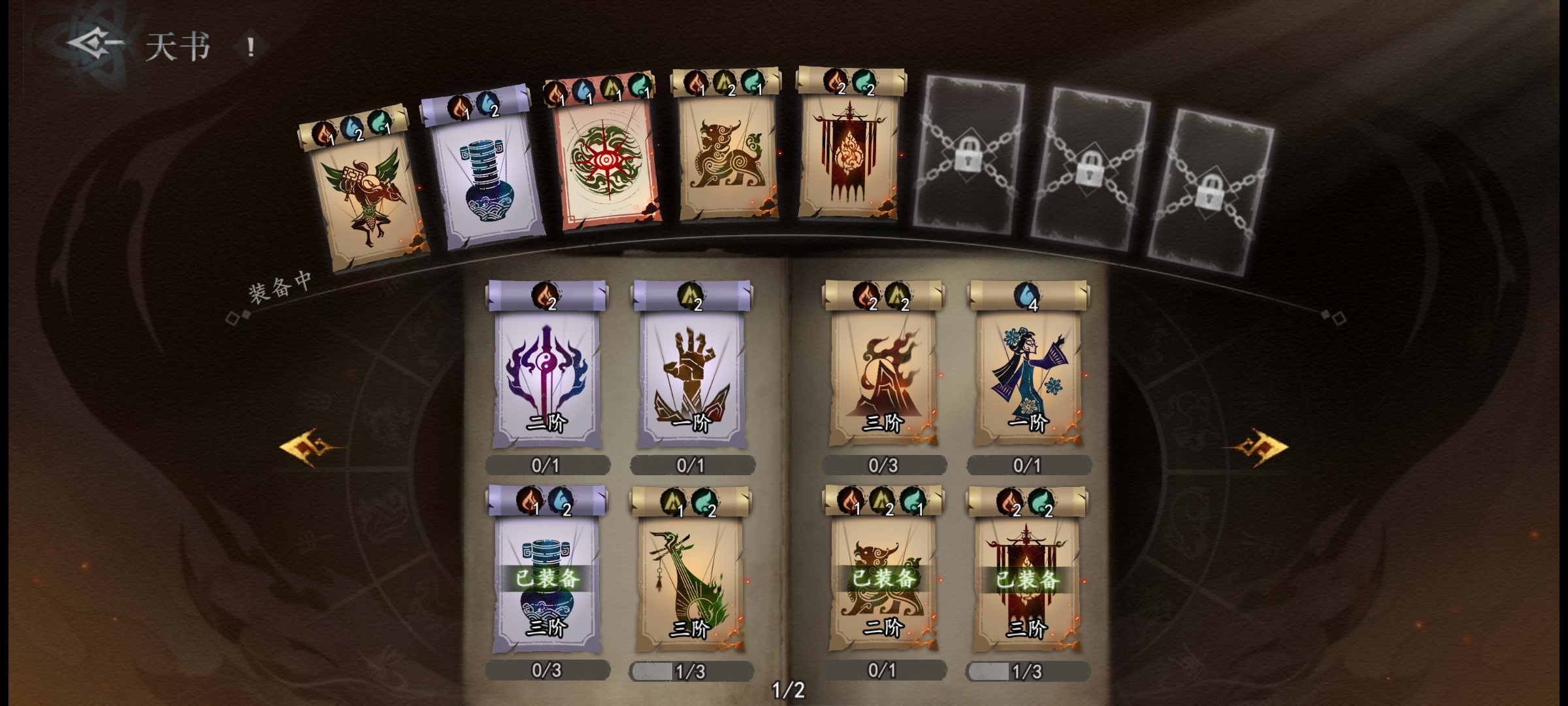Go back using the top-left arrow
1568x706 pixels.
point(95,44)
